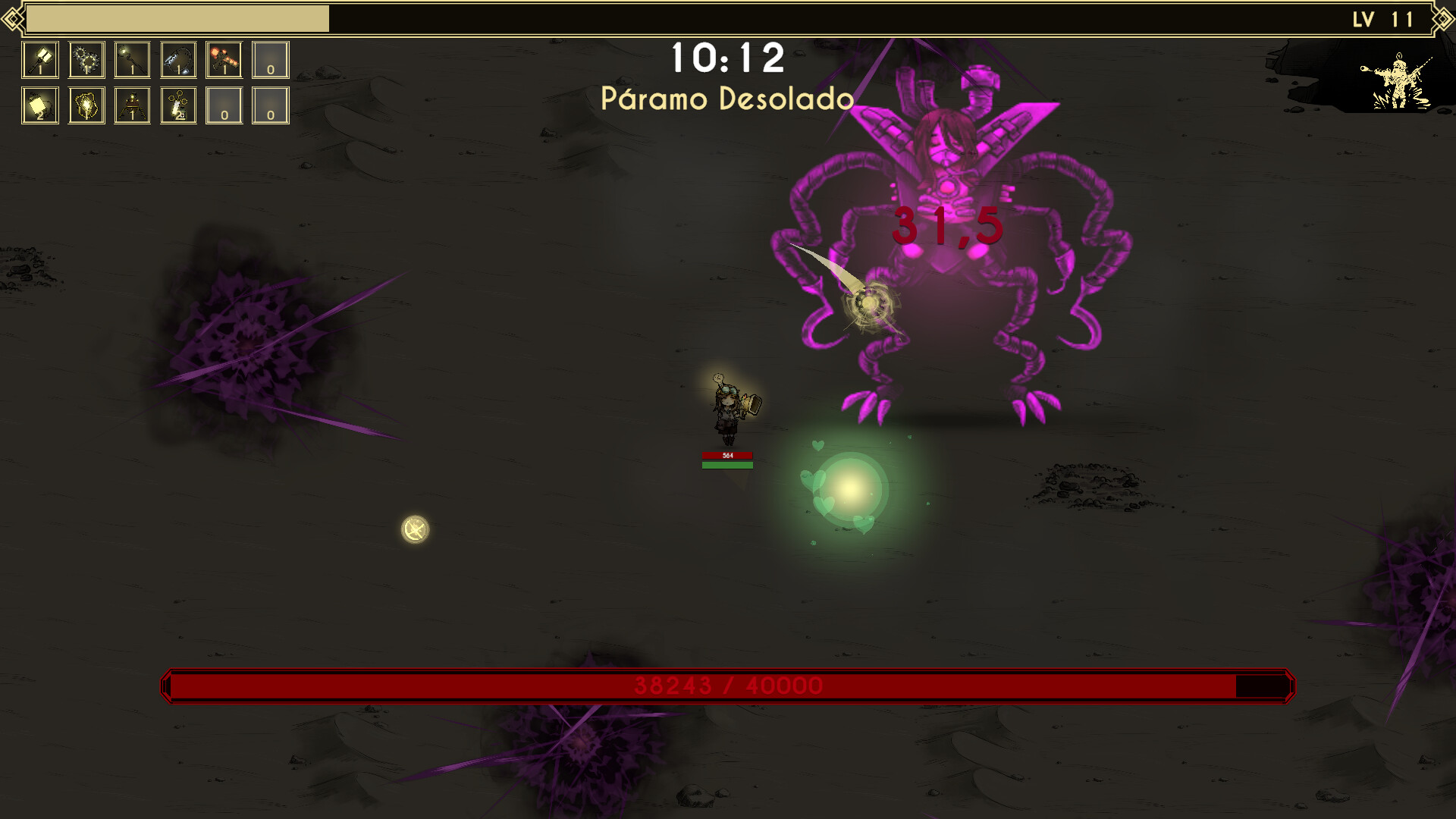This screenshot has width=1456, height=819.
Task: Click the player's health bar showing 564
Action: pyautogui.click(x=726, y=456)
